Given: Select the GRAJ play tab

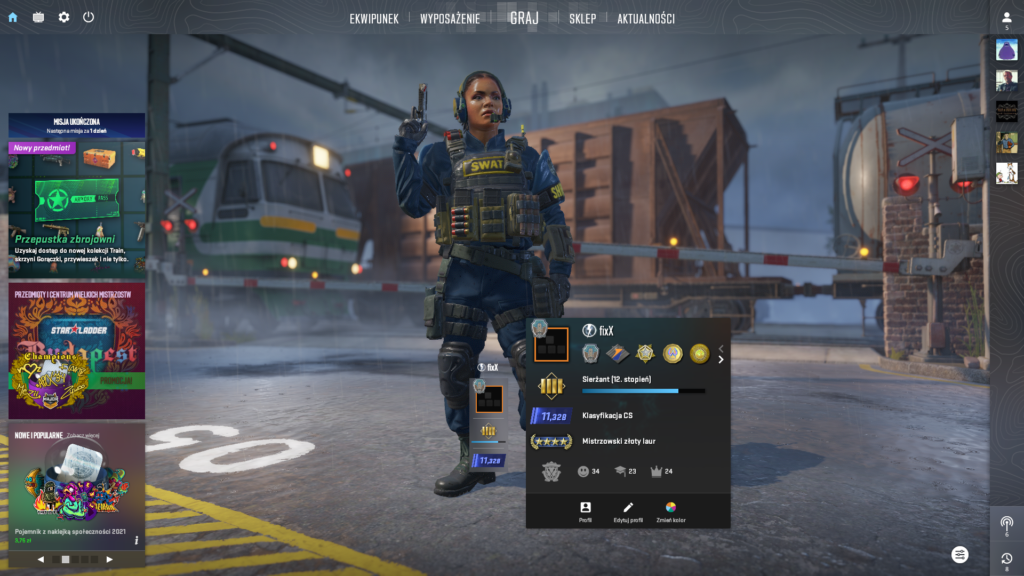Looking at the screenshot, I should coord(524,18).
